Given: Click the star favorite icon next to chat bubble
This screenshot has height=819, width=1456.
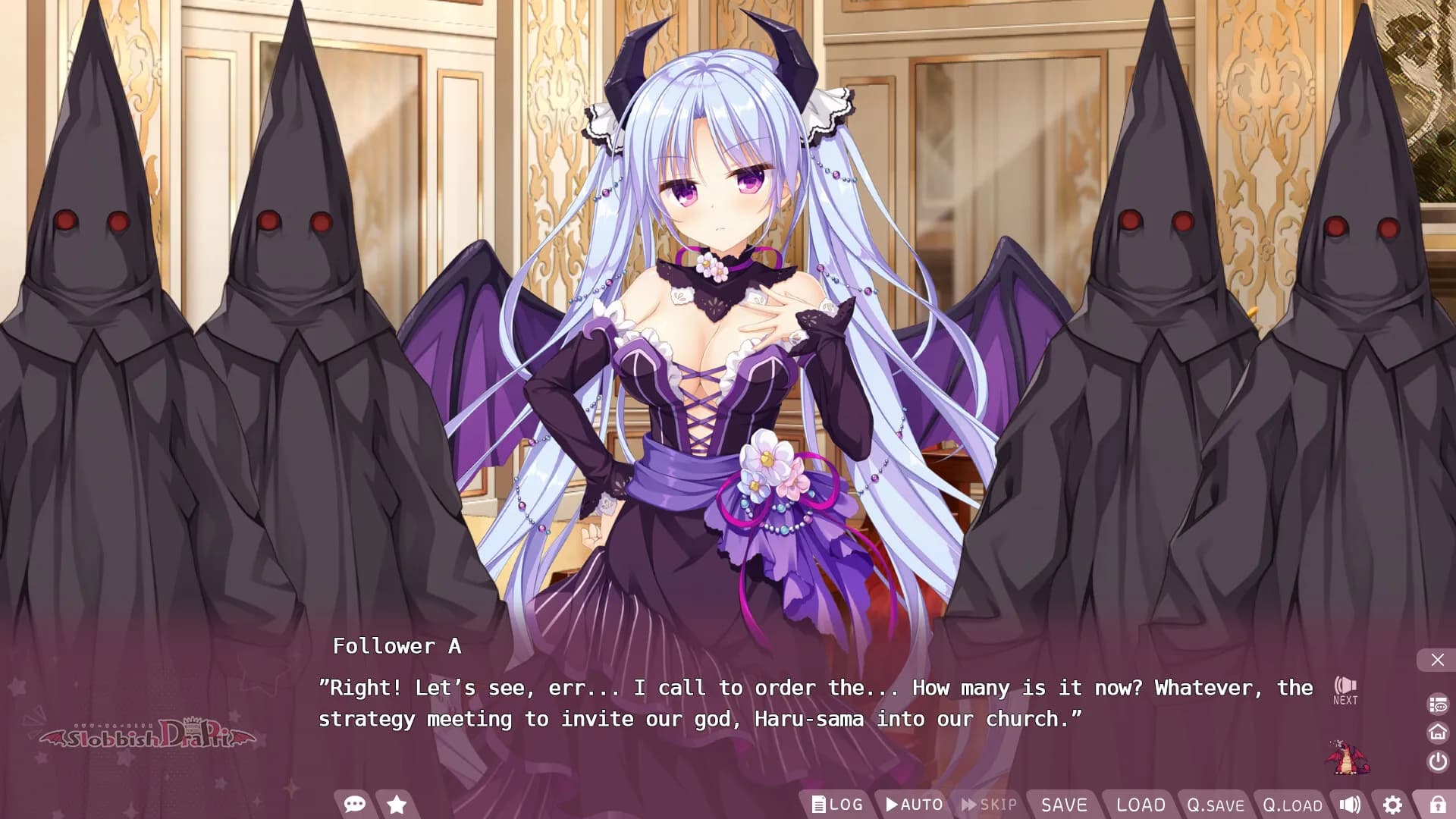Looking at the screenshot, I should pyautogui.click(x=397, y=805).
